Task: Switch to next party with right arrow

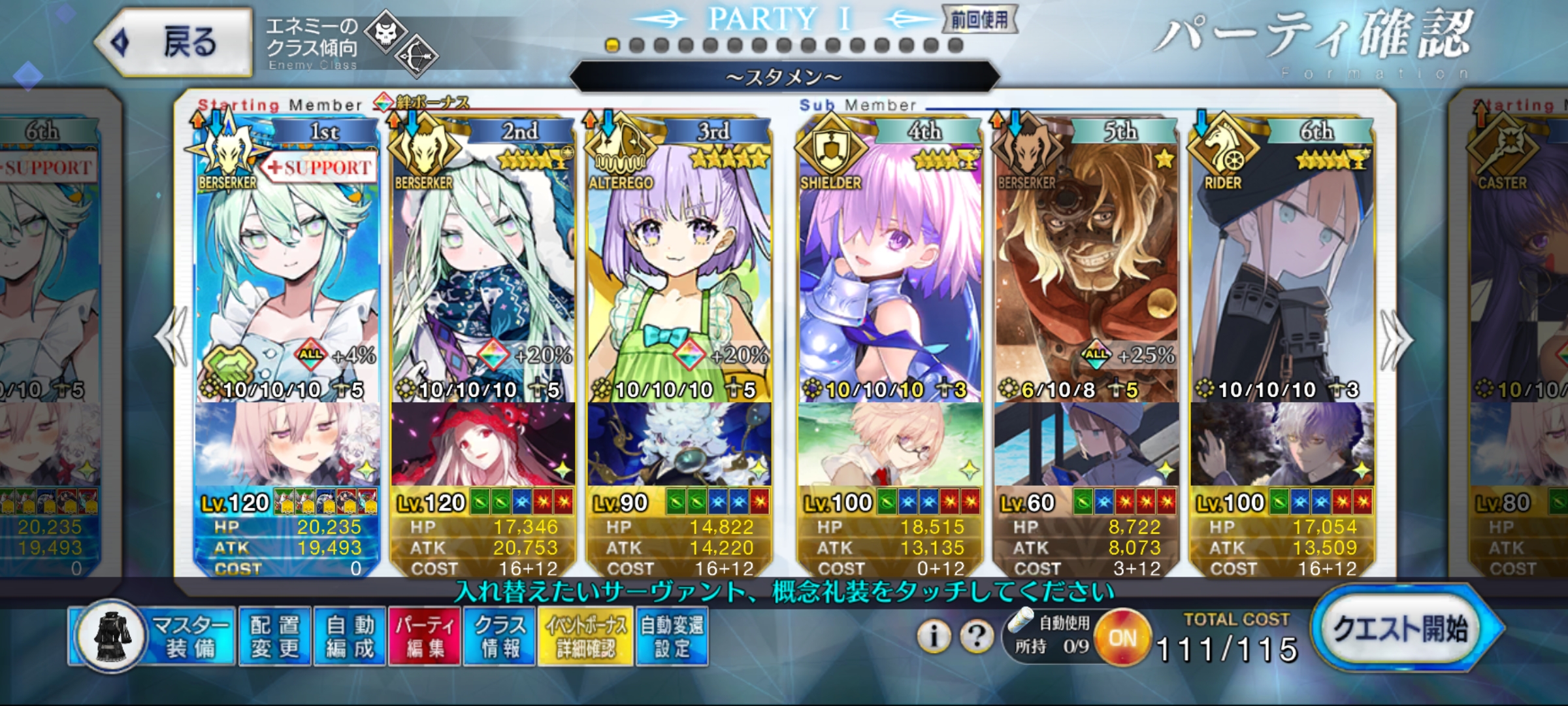Action: pyautogui.click(x=1396, y=340)
